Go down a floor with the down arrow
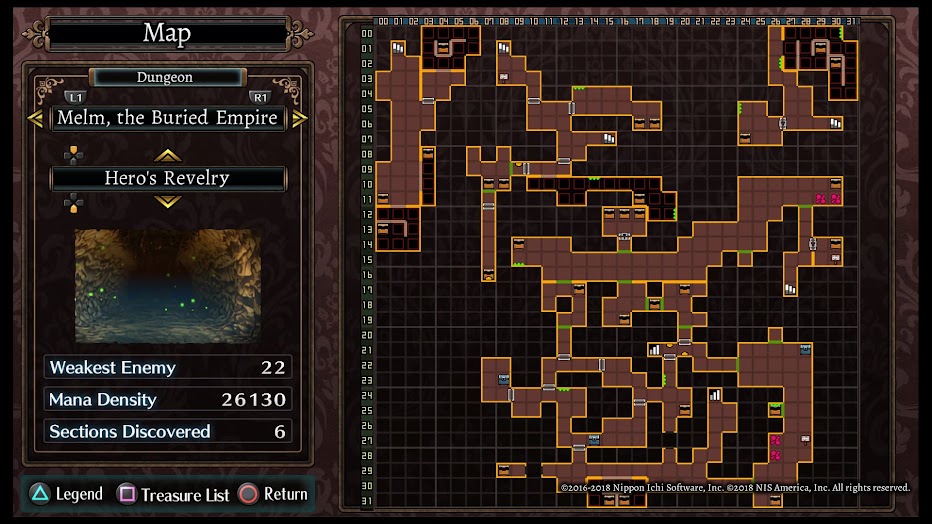 pos(167,201)
